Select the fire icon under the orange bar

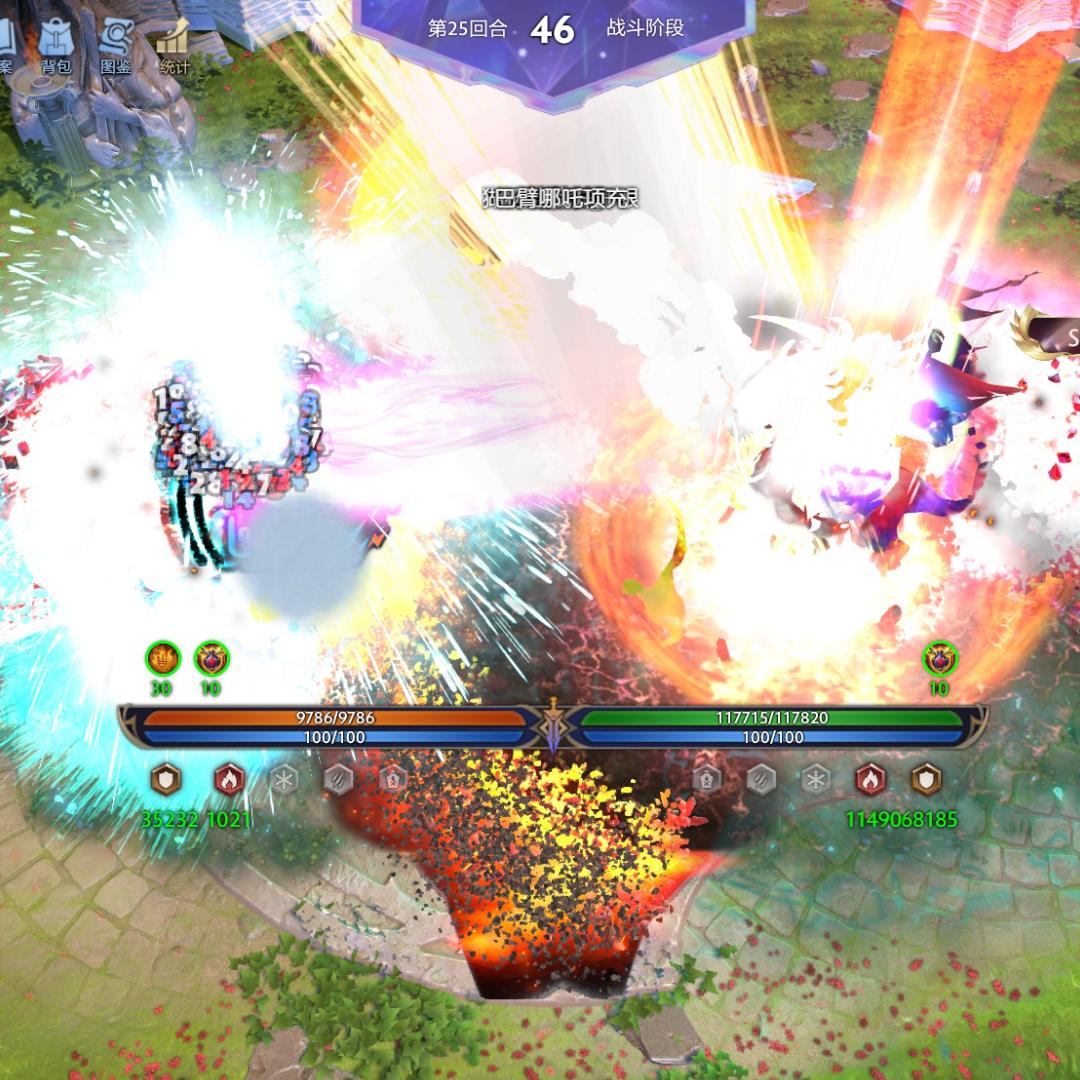(x=229, y=779)
